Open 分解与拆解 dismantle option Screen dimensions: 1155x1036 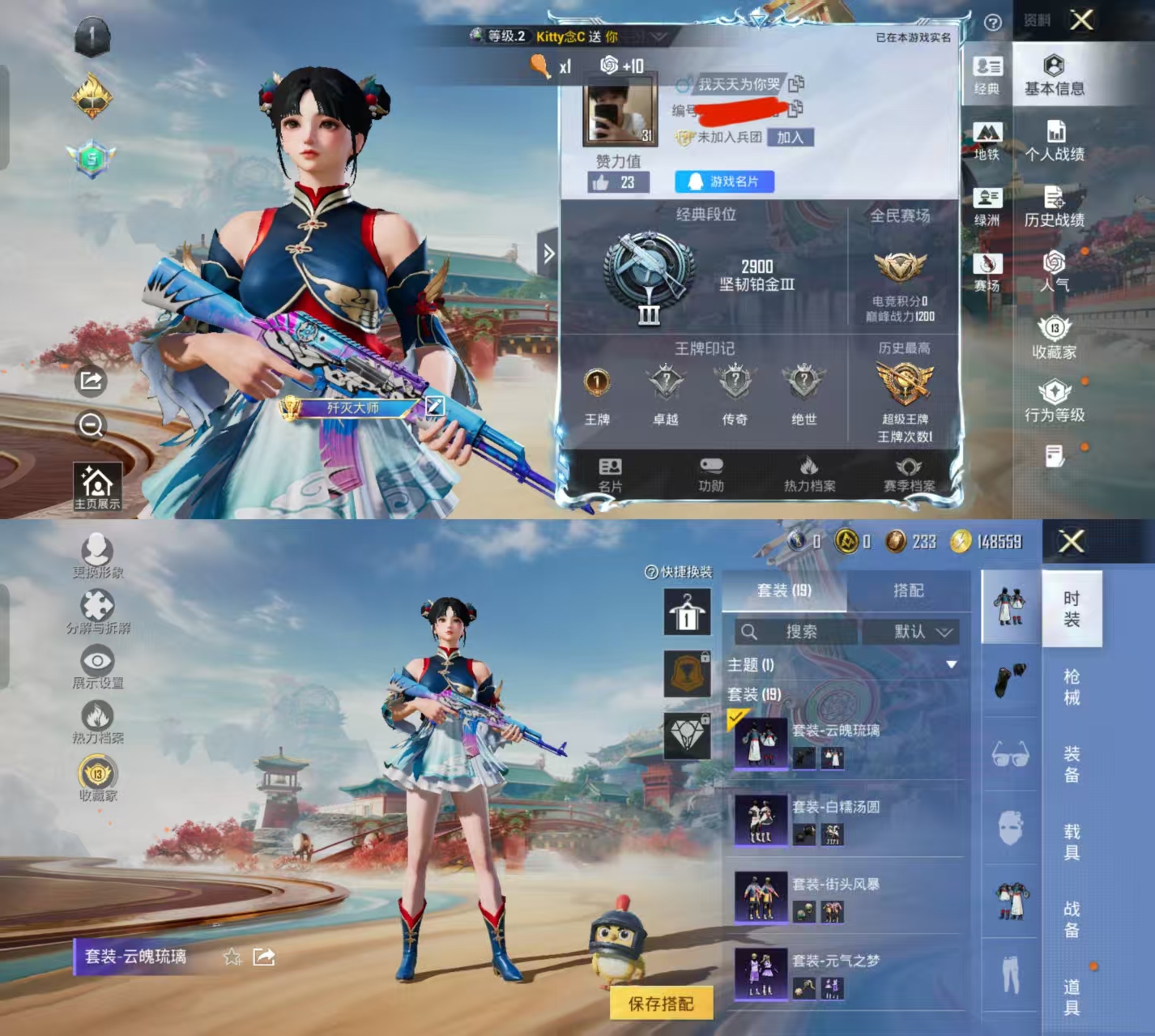point(98,612)
